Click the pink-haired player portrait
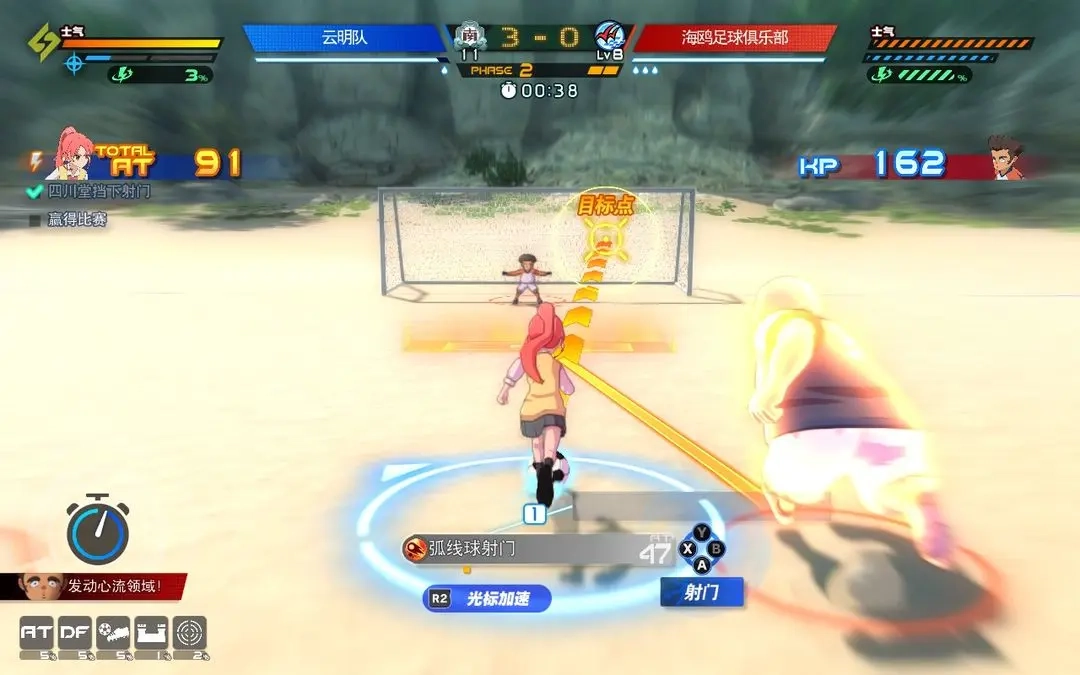 (x=70, y=154)
